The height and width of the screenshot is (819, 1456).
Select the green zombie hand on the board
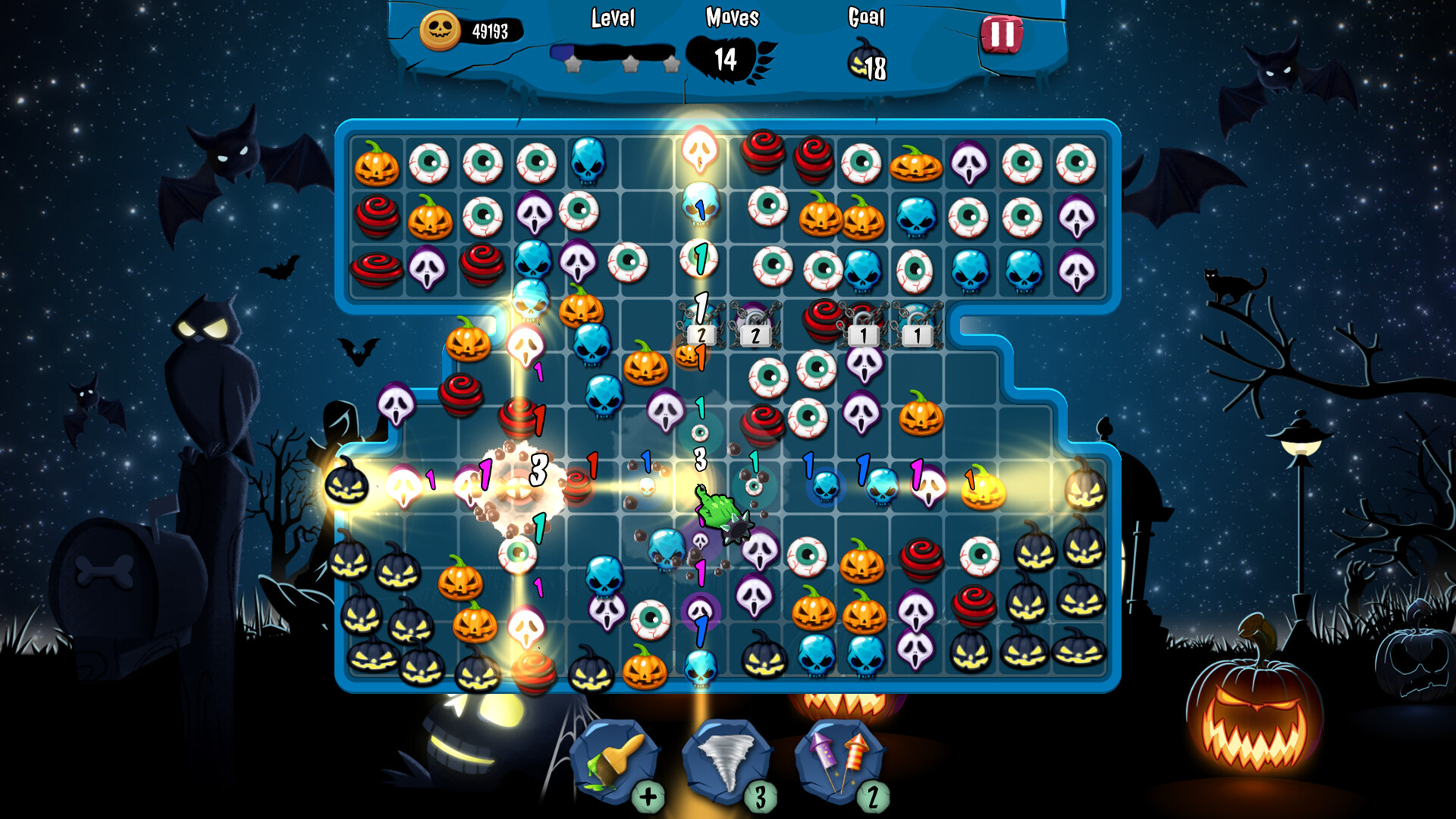click(717, 510)
